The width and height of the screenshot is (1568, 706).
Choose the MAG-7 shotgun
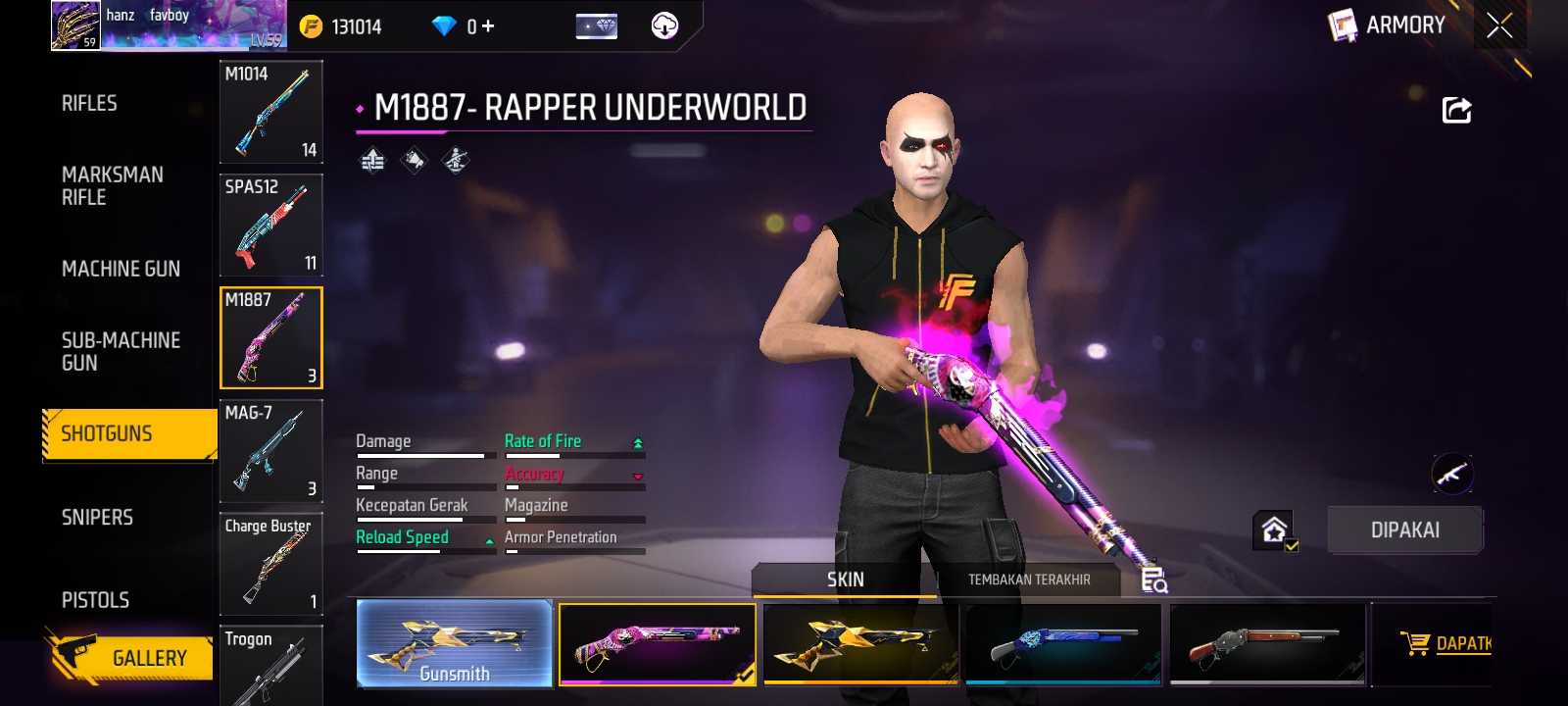point(271,451)
